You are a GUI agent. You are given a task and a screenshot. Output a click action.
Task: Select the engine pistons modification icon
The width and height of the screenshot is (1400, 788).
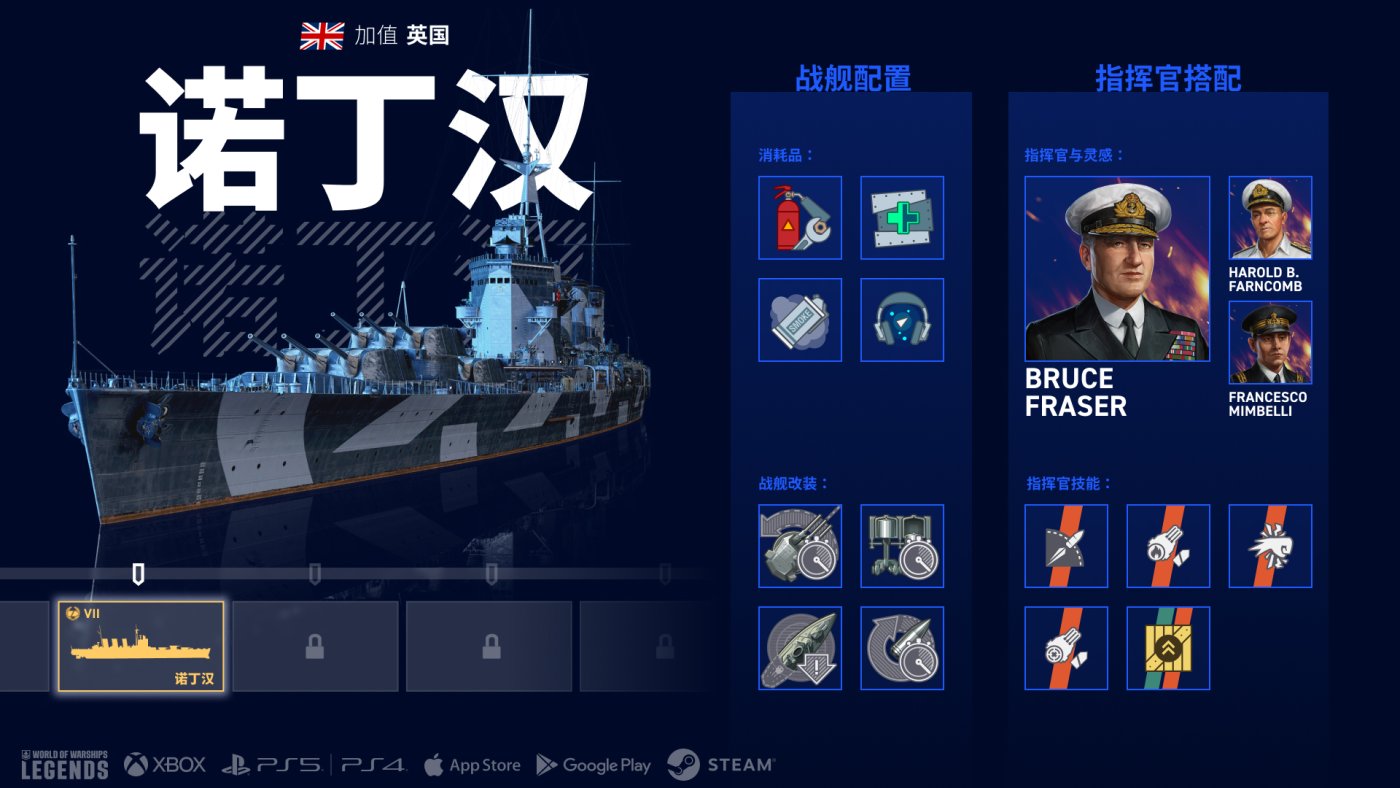[902, 546]
